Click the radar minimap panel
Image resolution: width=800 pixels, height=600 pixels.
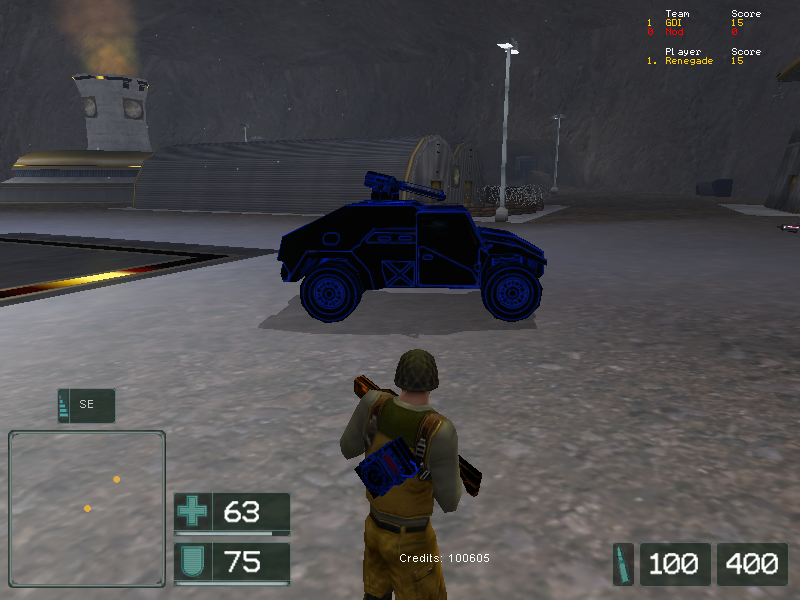pyautogui.click(x=87, y=508)
